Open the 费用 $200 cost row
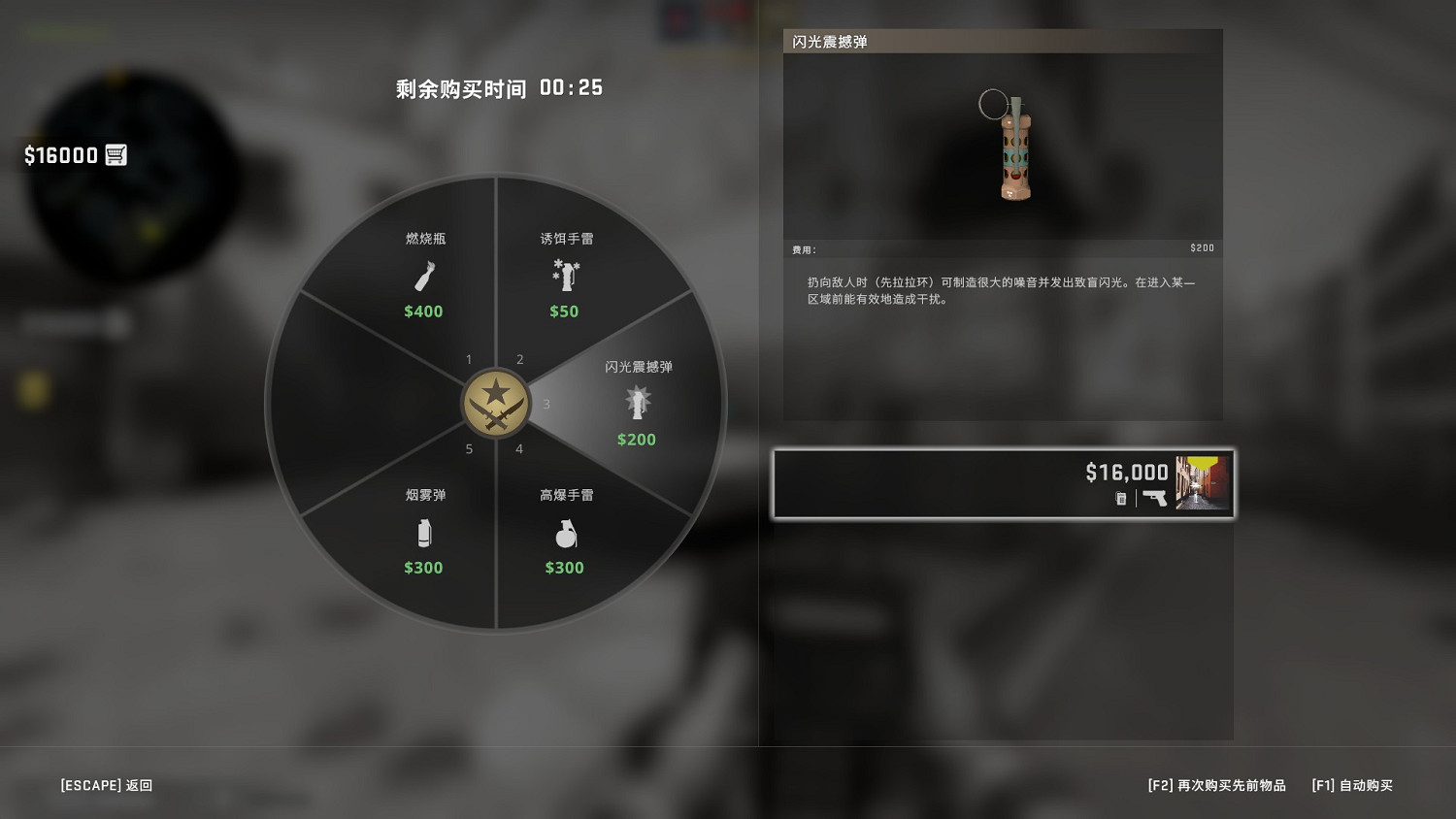Image resolution: width=1456 pixels, height=819 pixels. (1004, 247)
